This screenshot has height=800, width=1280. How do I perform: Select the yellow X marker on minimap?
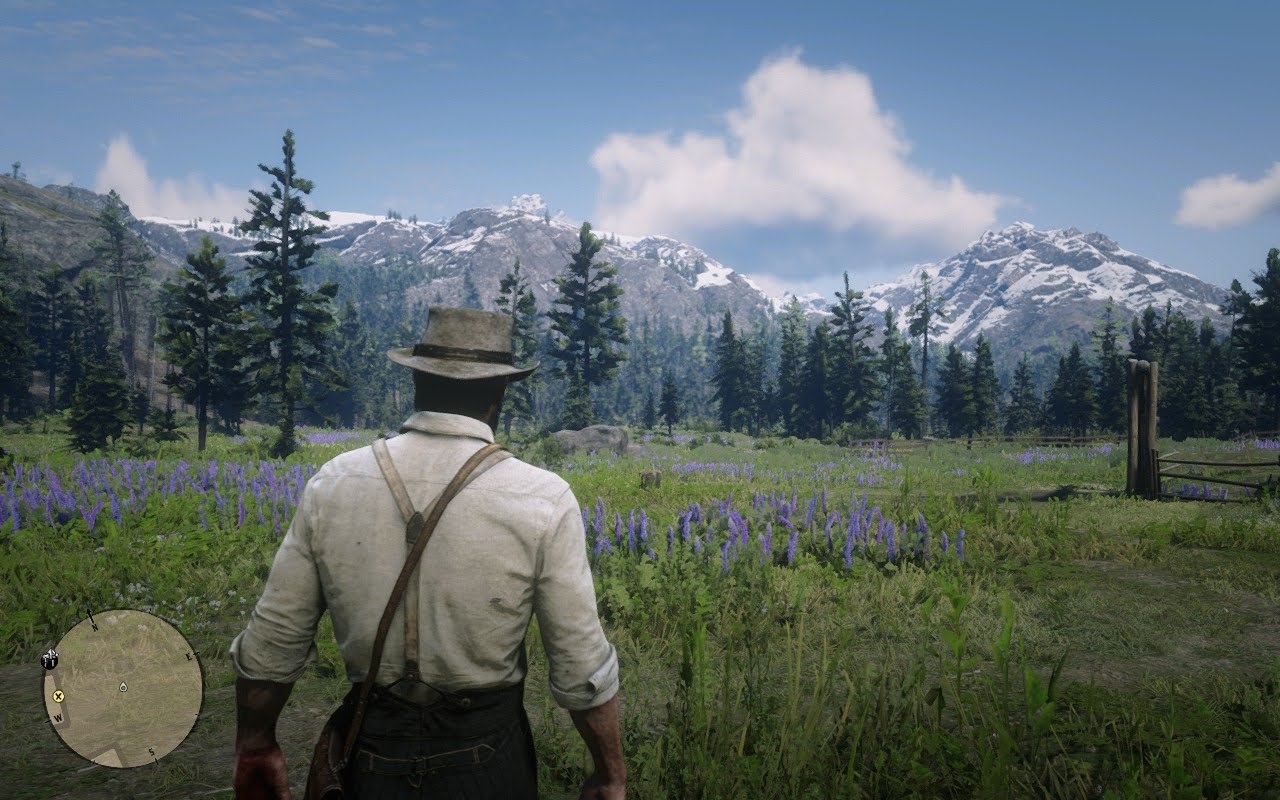58,696
